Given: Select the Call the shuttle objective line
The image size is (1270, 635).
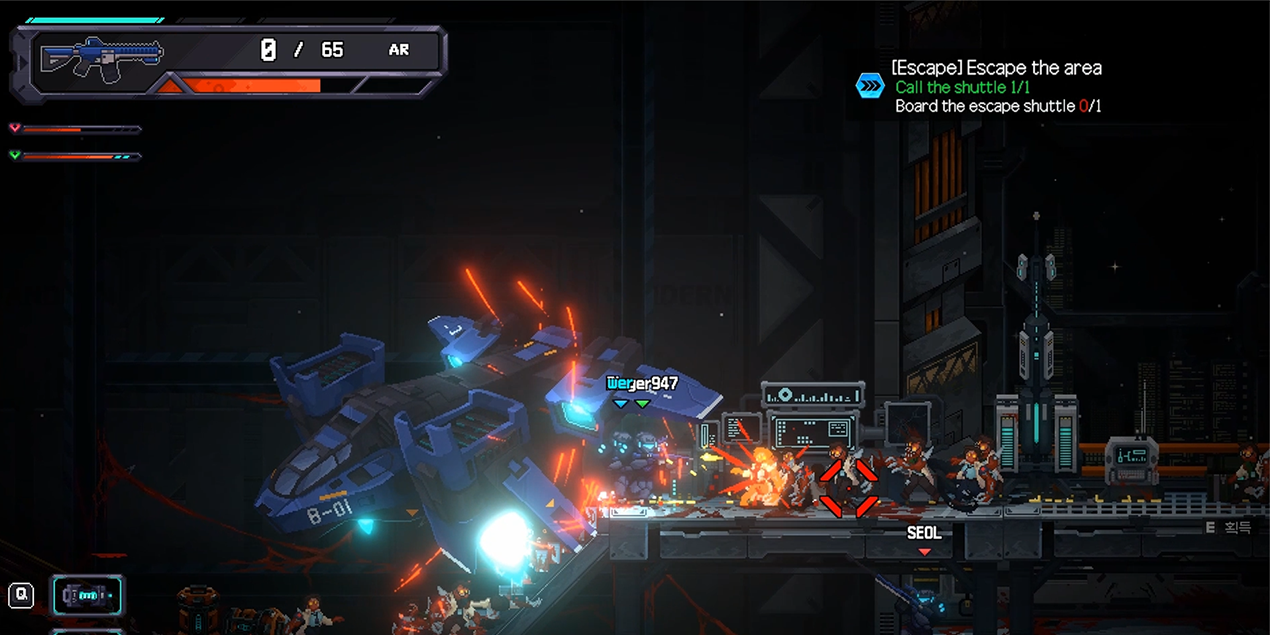Looking at the screenshot, I should 962,87.
